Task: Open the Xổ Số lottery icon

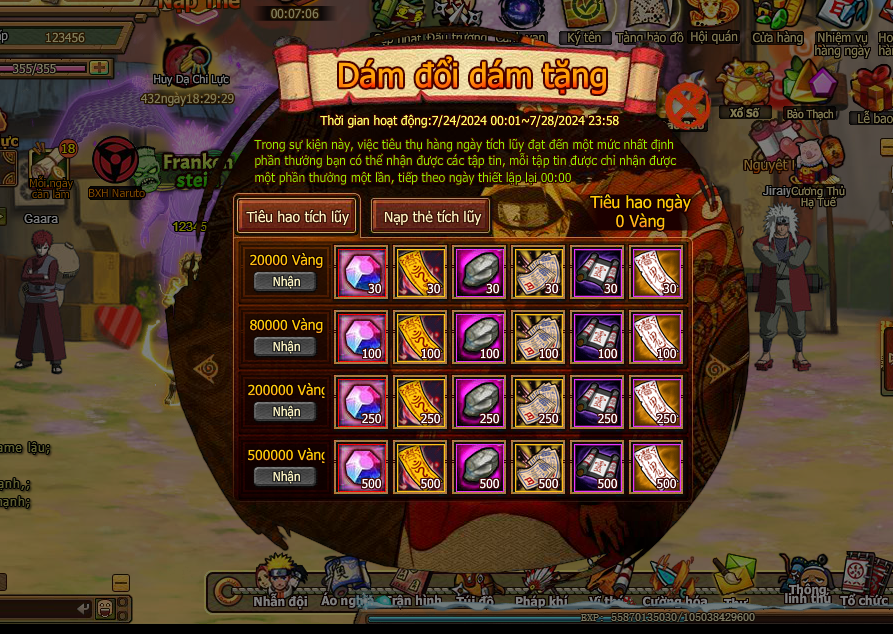Action: [744, 88]
